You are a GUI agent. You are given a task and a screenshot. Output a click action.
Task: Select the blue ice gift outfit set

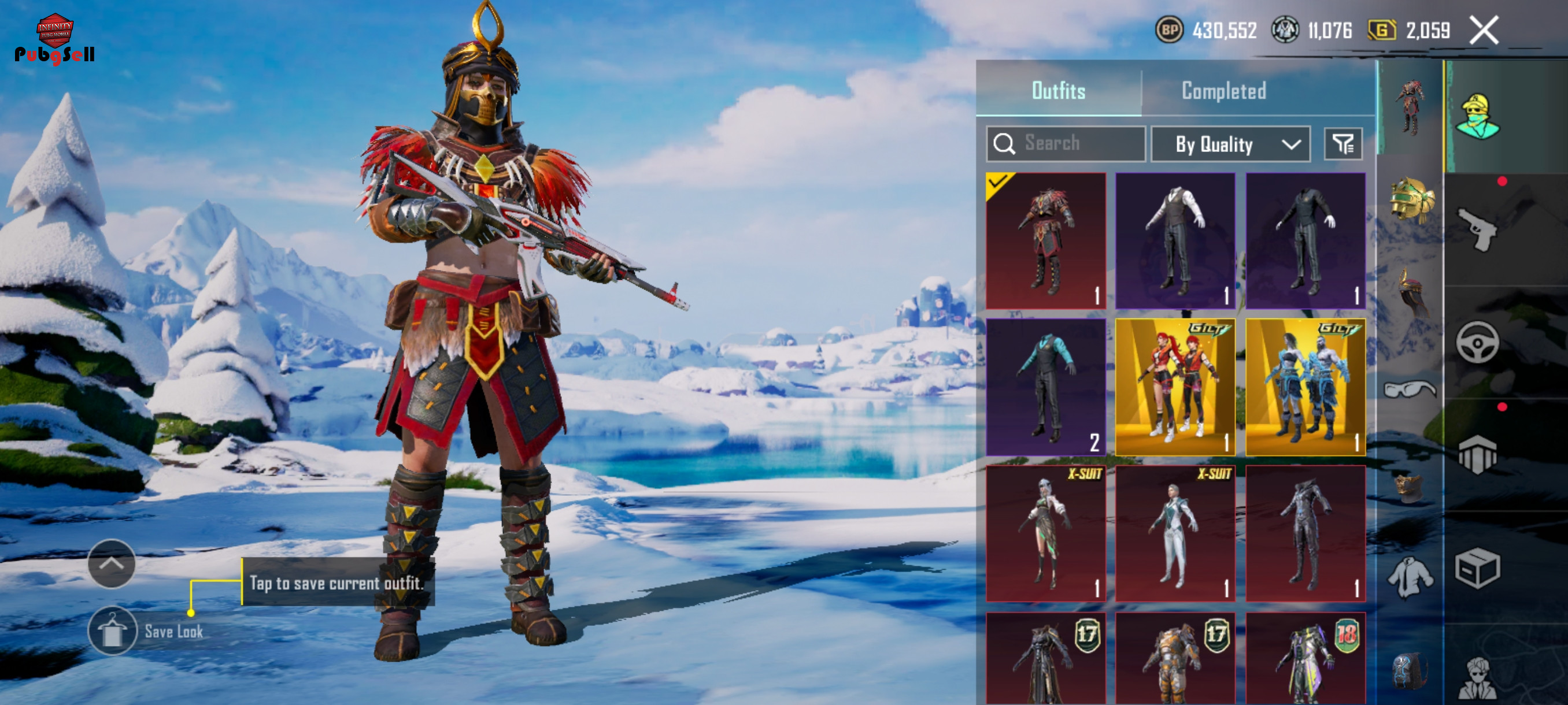(x=1305, y=387)
